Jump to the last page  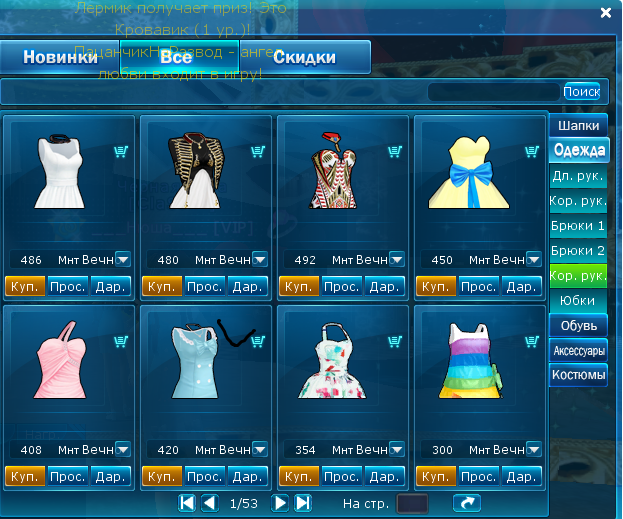(x=303, y=502)
